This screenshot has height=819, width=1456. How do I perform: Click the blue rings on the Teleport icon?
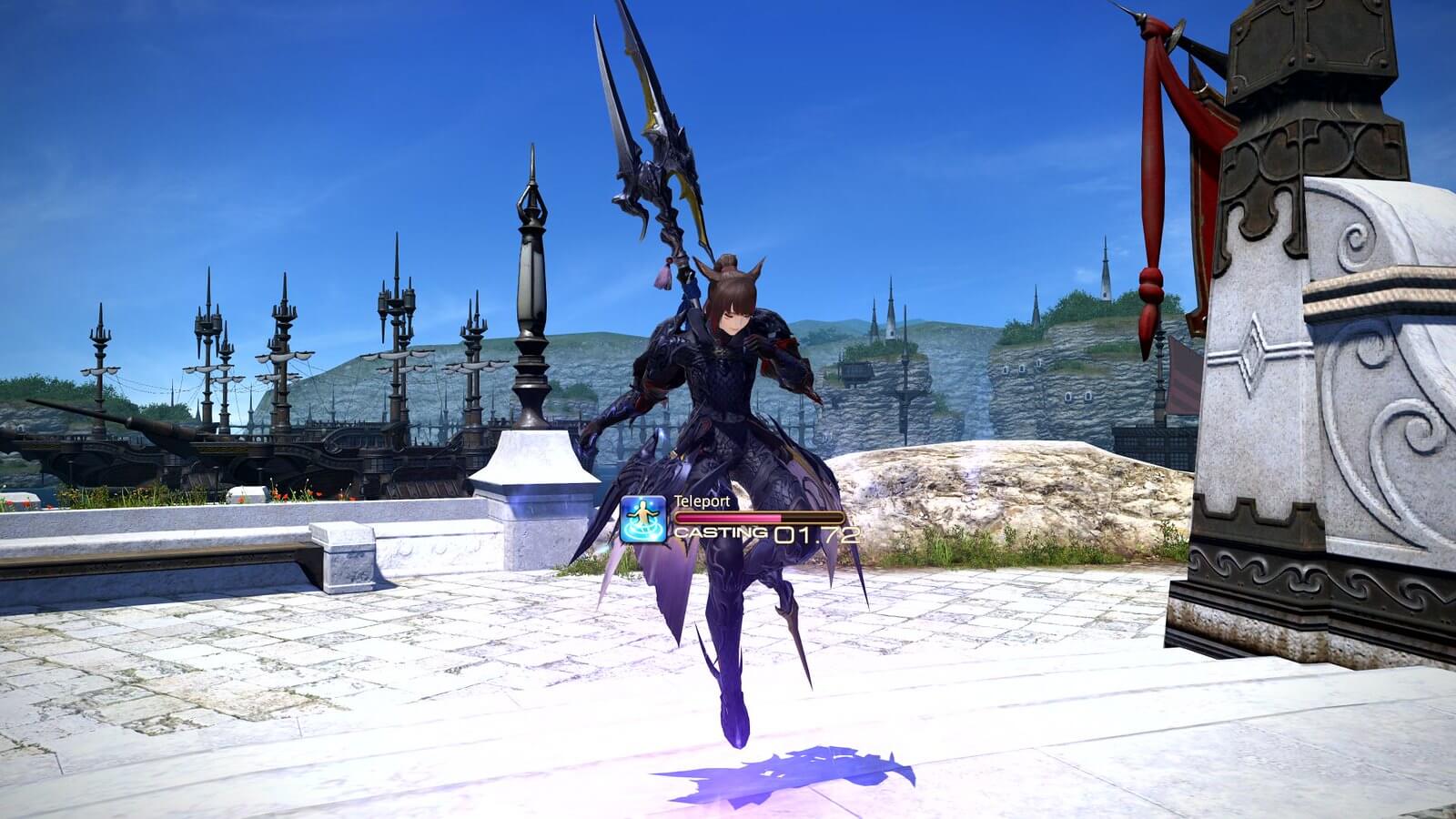tap(642, 532)
